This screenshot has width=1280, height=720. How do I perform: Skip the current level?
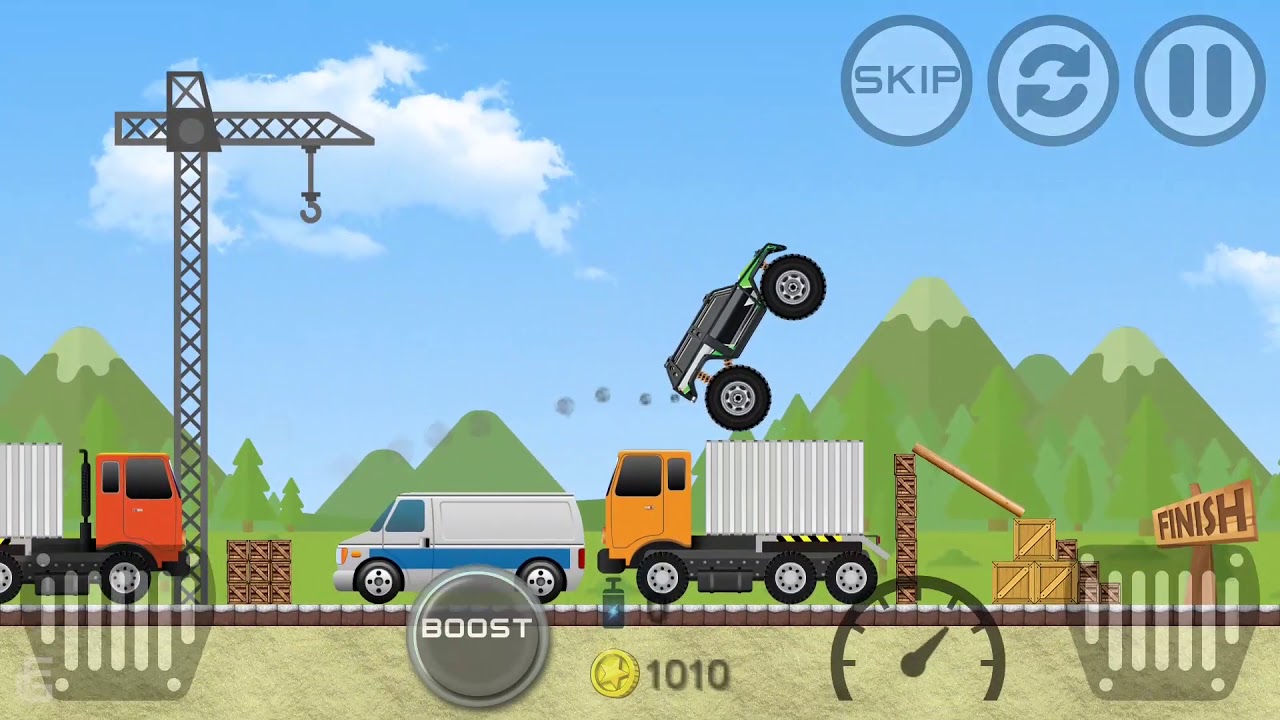coord(906,80)
